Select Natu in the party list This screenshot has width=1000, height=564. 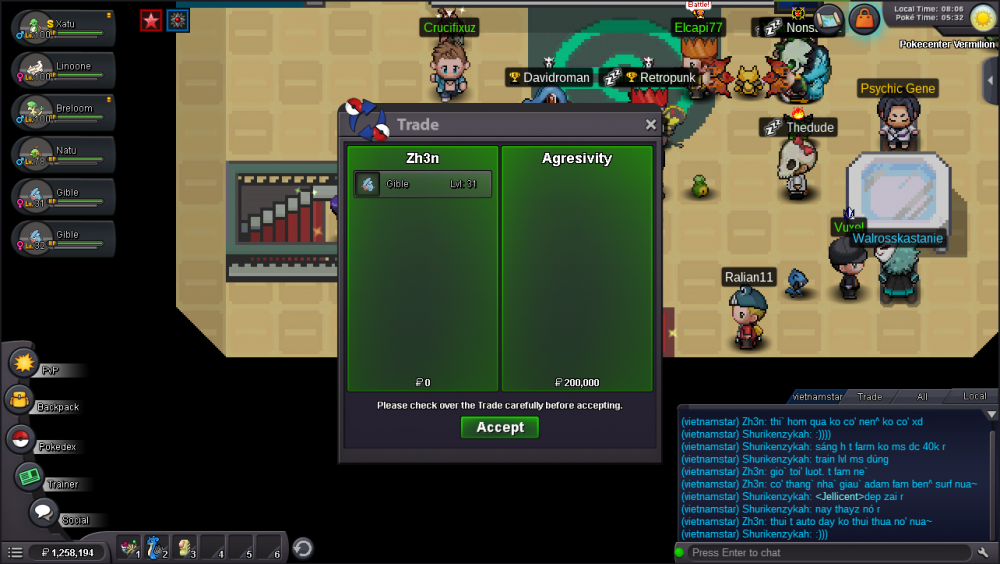pyautogui.click(x=64, y=154)
